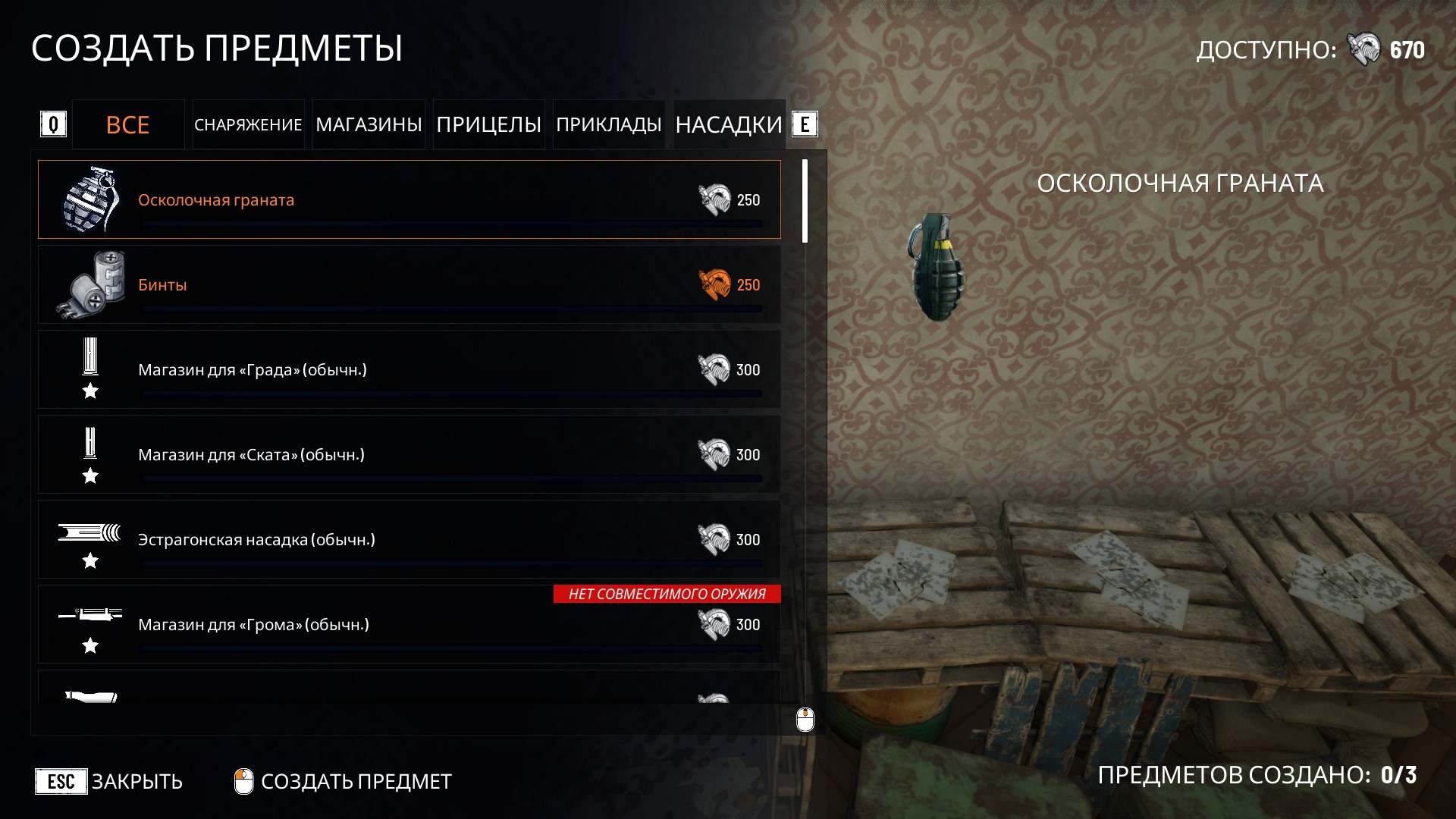Screen dimensions: 1456x819
Task: Click СОЗДАТЬ ПРЕДМЕТ to craft
Action: pyautogui.click(x=344, y=781)
